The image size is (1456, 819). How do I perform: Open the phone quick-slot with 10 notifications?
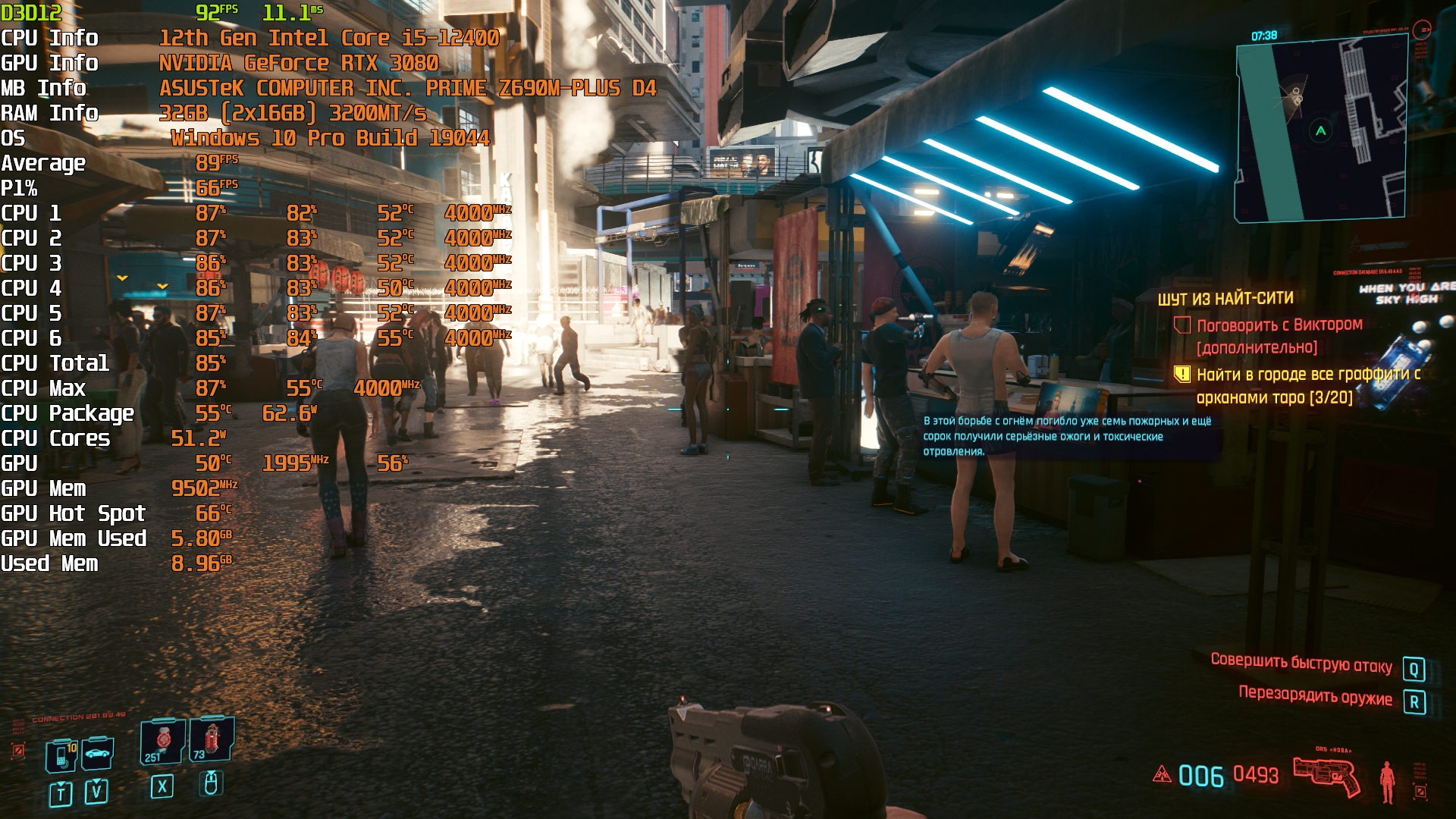[61, 755]
